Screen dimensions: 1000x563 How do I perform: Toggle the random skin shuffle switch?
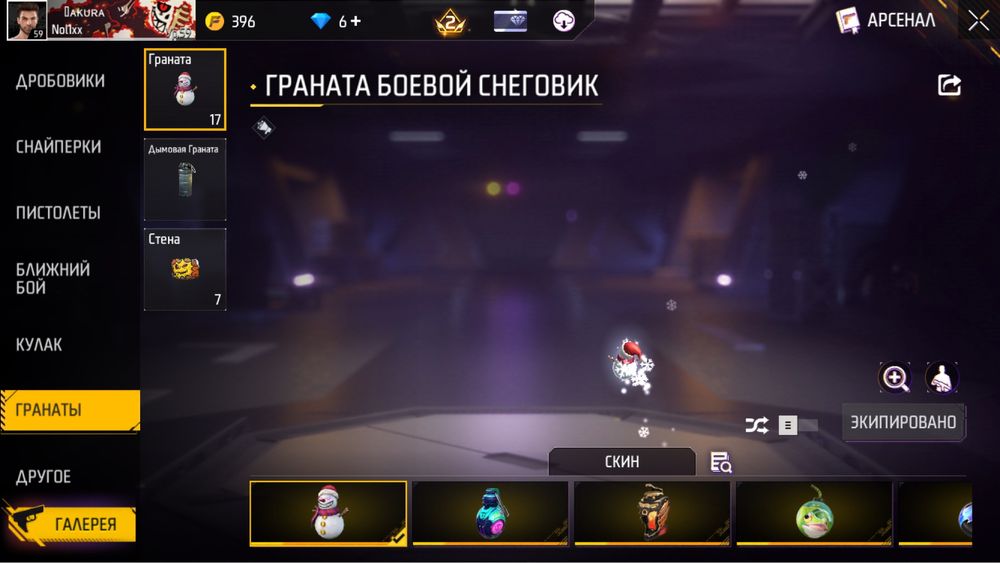click(798, 425)
